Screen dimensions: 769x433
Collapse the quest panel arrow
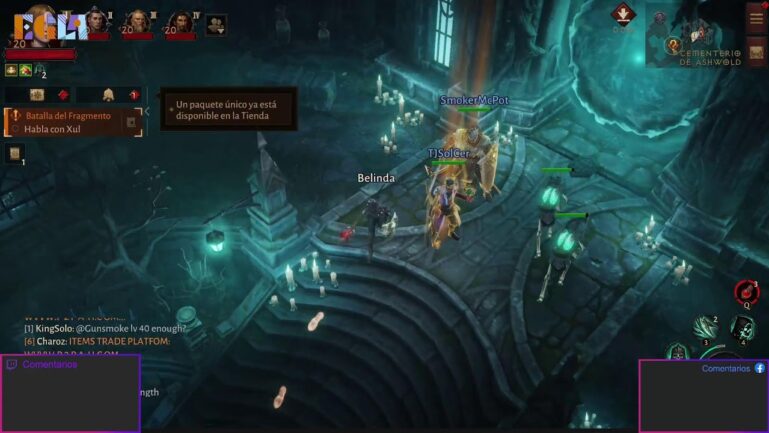click(x=146, y=111)
